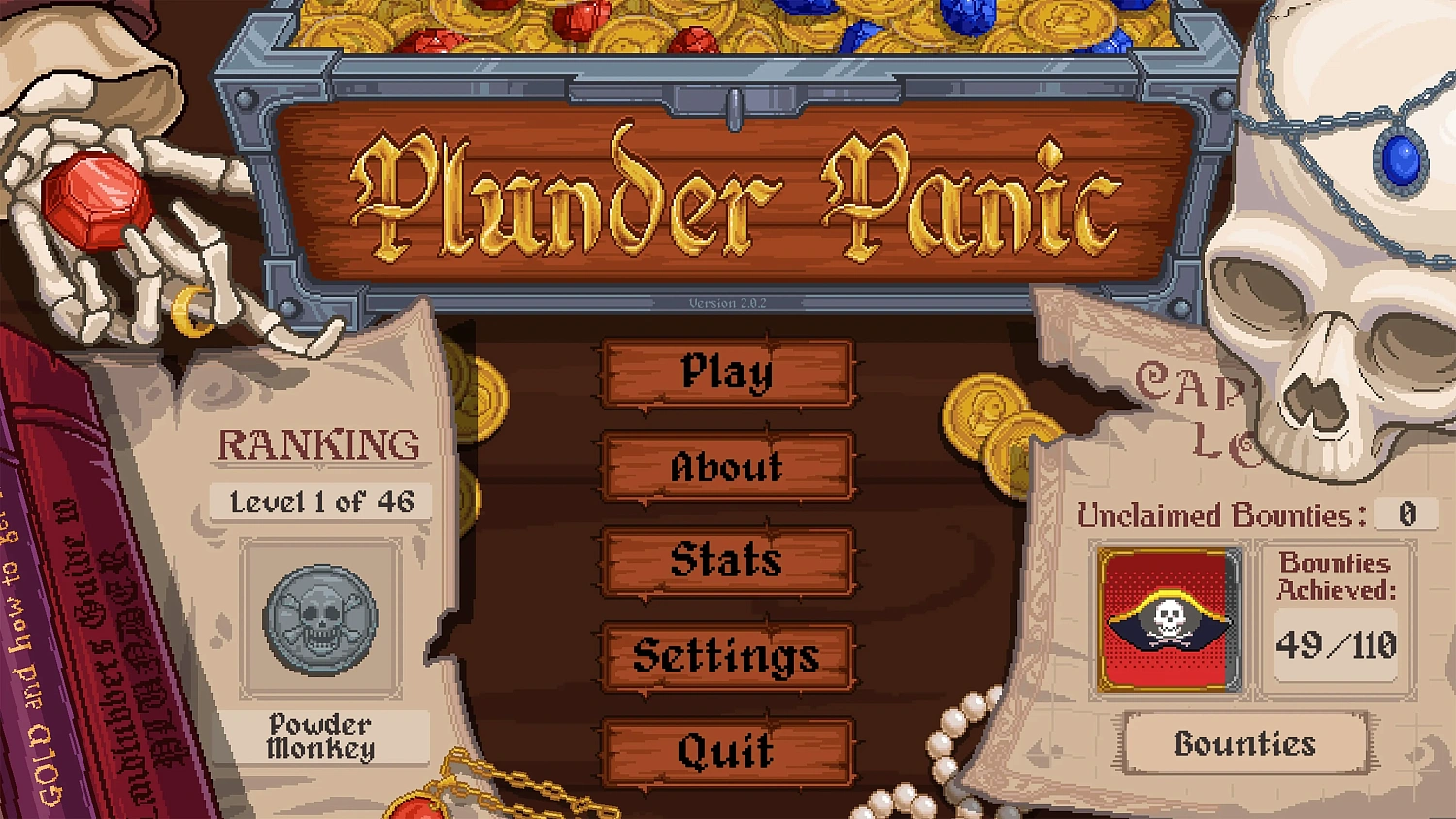This screenshot has height=819, width=1456.
Task: View your Stats
Action: point(728,562)
